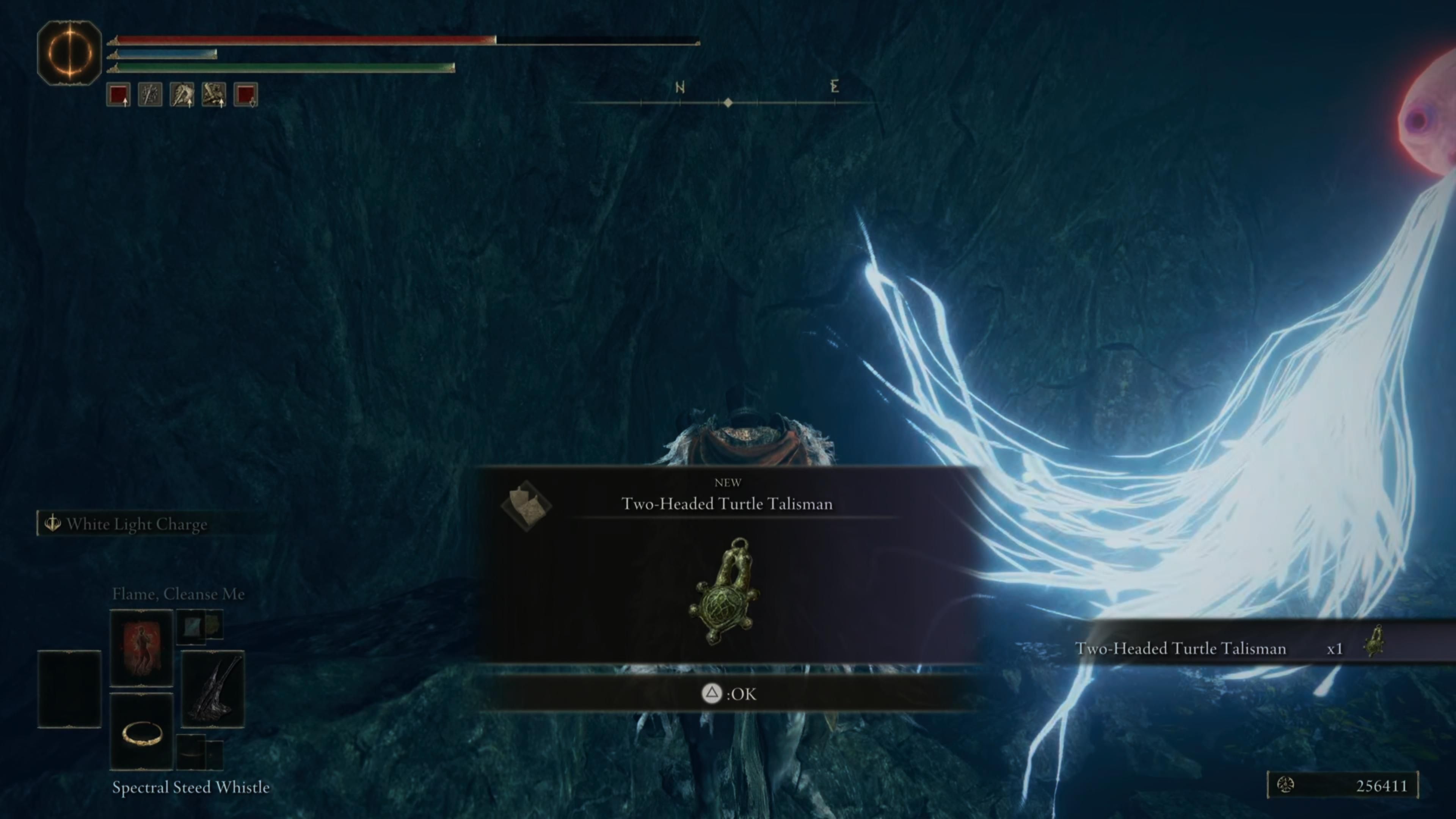Click the small next-spell preview slots

pyautogui.click(x=199, y=626)
